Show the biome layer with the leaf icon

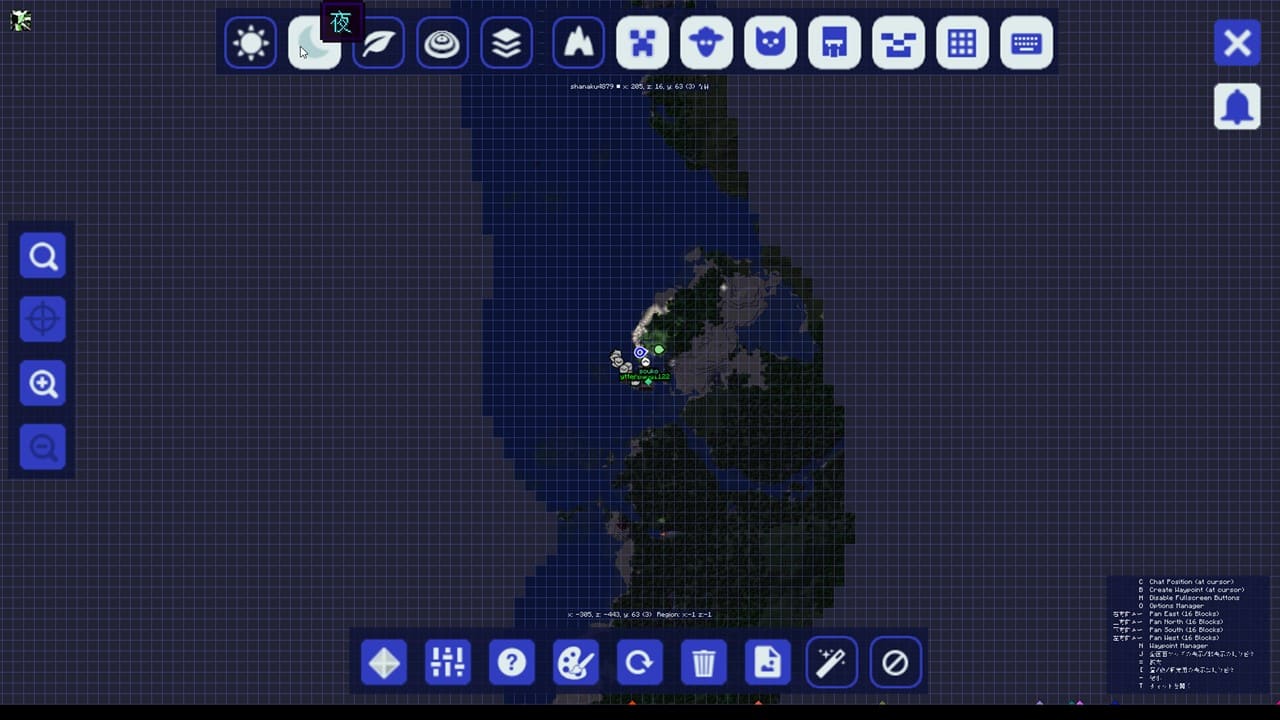pyautogui.click(x=378, y=43)
